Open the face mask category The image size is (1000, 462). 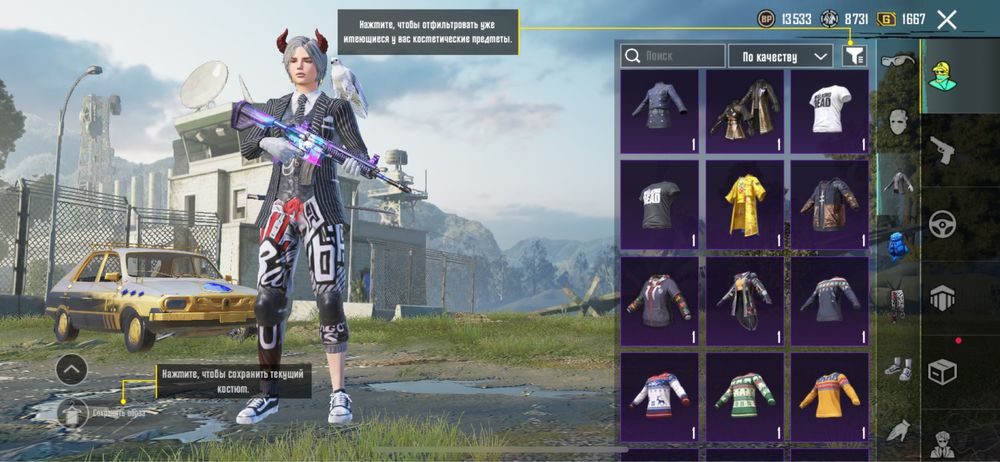896,123
